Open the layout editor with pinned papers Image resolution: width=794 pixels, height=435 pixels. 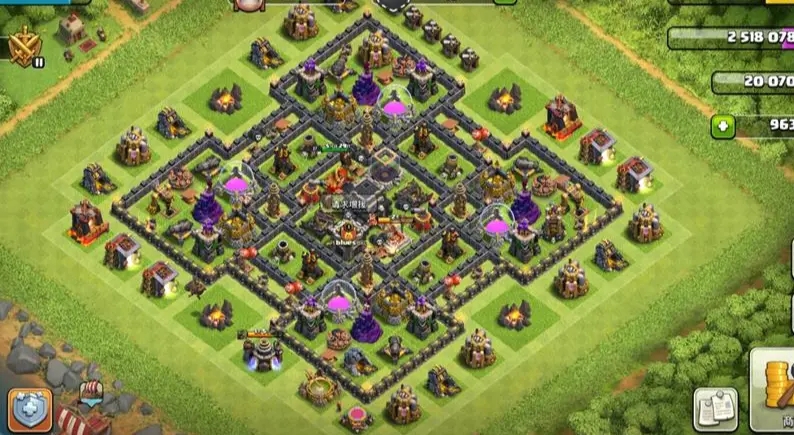point(715,409)
